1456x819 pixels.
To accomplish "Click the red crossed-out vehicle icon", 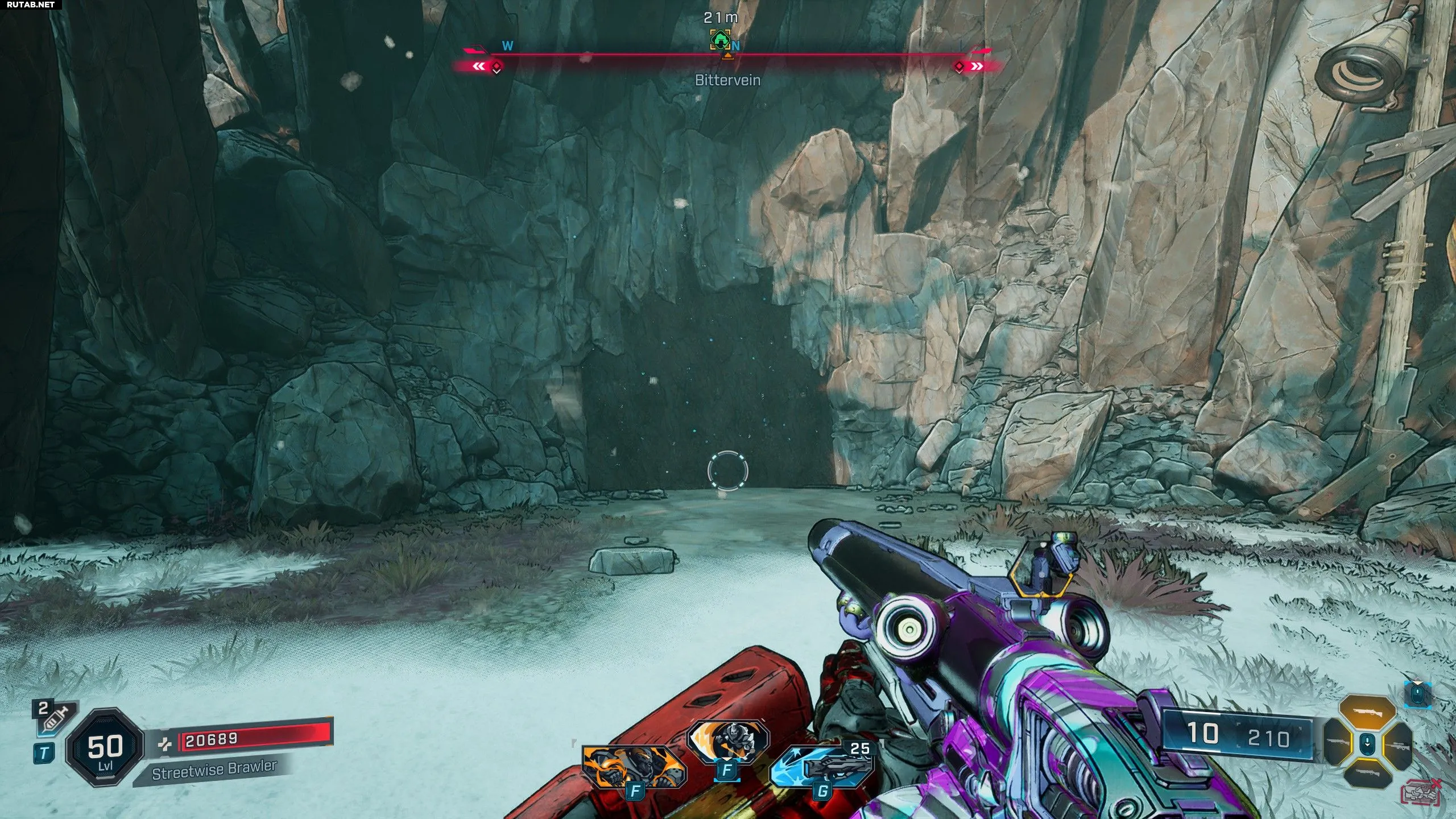I will 1421,793.
